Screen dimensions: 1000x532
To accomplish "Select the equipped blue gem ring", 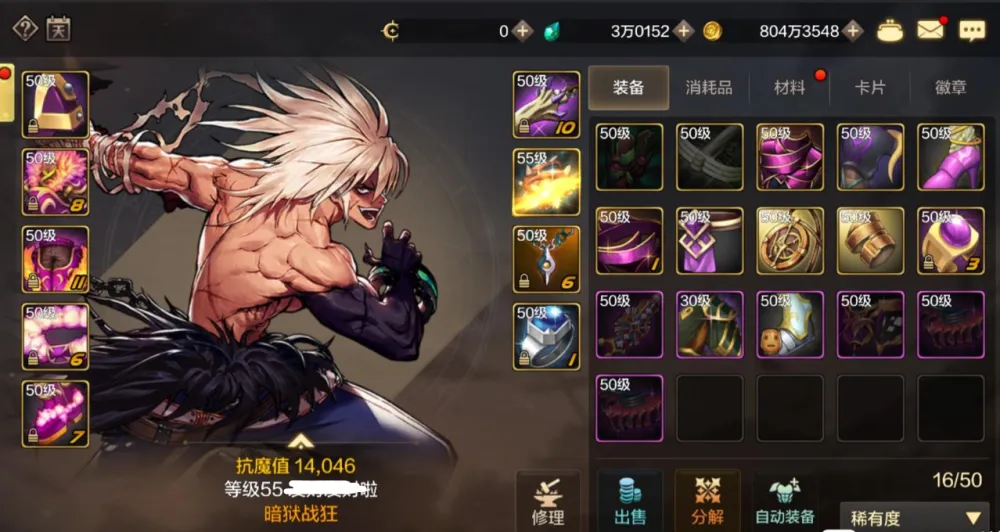I will point(546,336).
